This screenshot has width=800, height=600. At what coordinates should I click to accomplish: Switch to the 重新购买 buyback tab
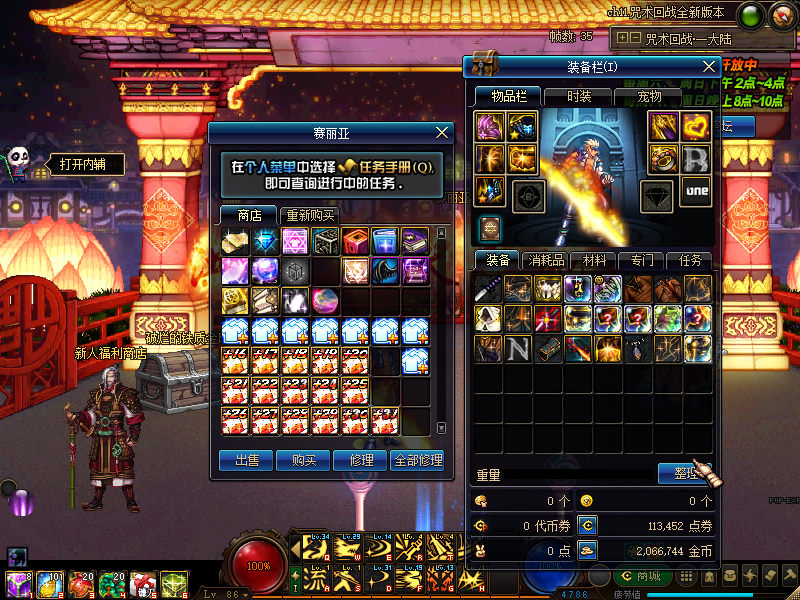coord(310,215)
